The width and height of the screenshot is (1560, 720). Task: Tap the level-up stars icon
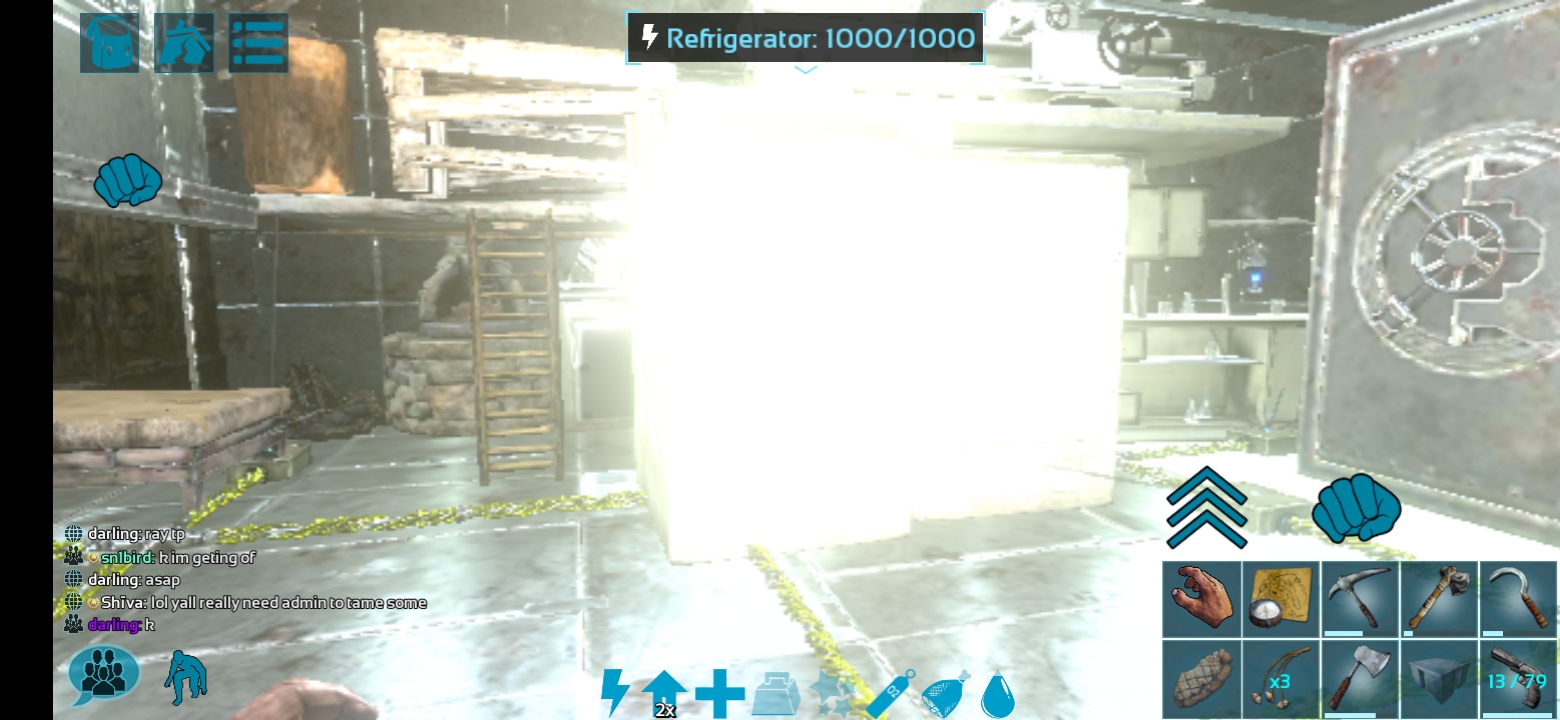[x=834, y=690]
